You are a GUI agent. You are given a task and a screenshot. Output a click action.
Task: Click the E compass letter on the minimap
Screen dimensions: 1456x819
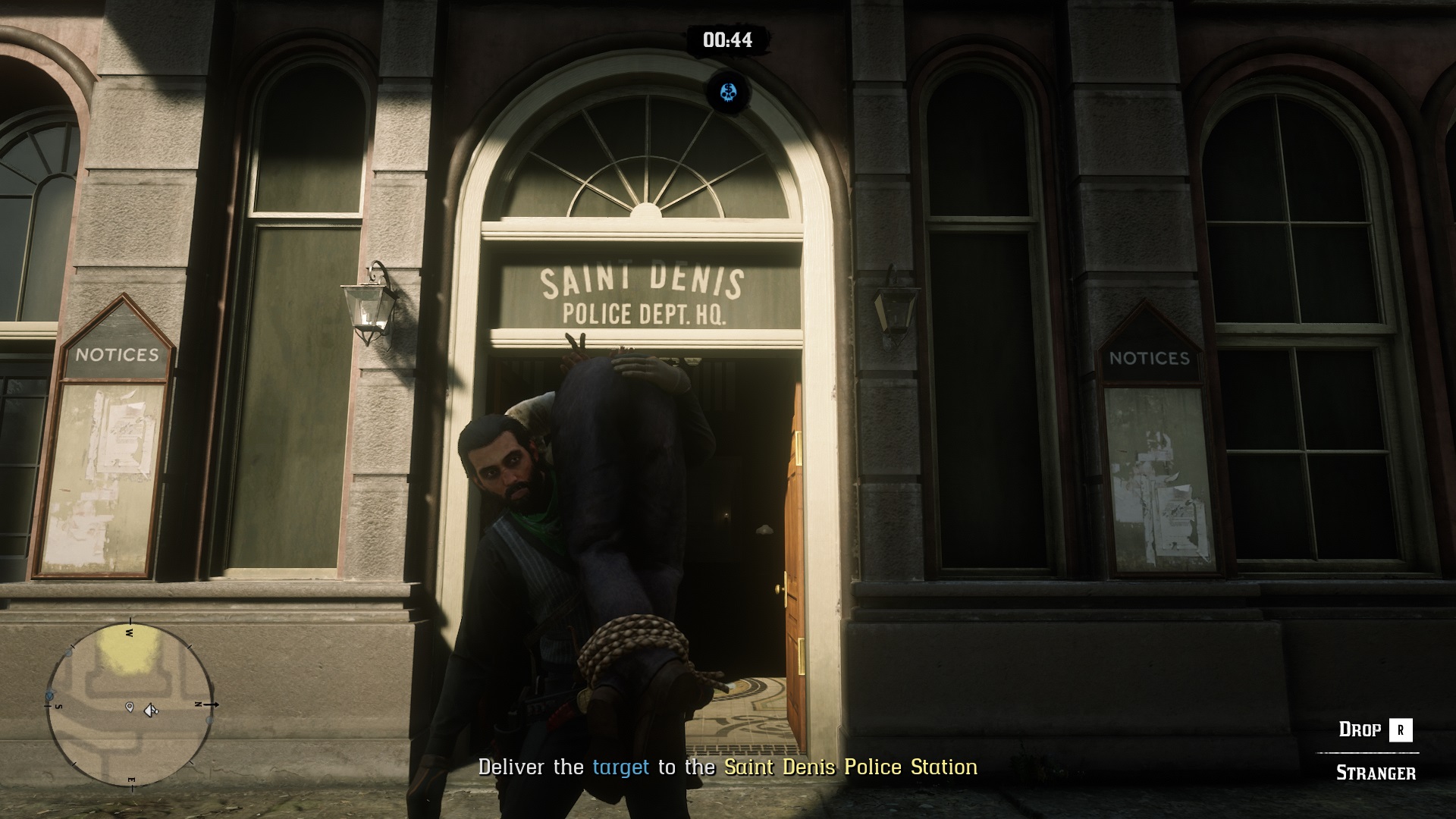pyautogui.click(x=132, y=779)
